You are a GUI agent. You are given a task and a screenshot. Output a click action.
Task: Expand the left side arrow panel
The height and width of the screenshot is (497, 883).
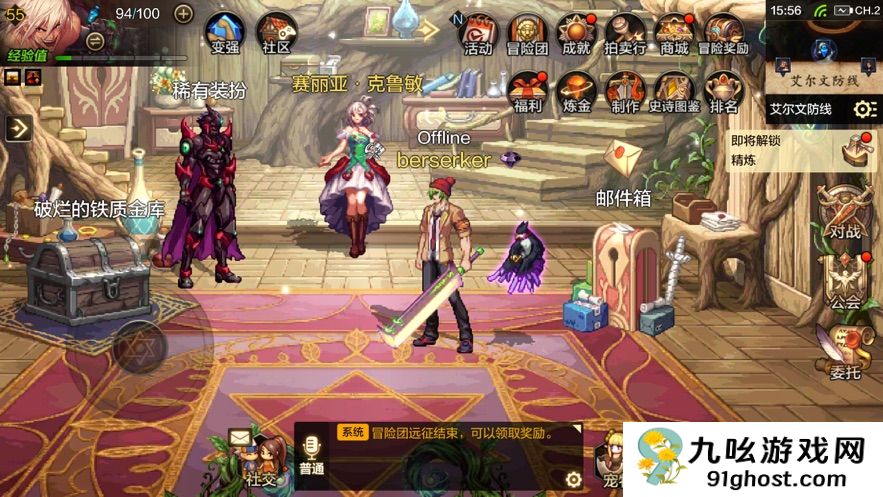[x=18, y=127]
